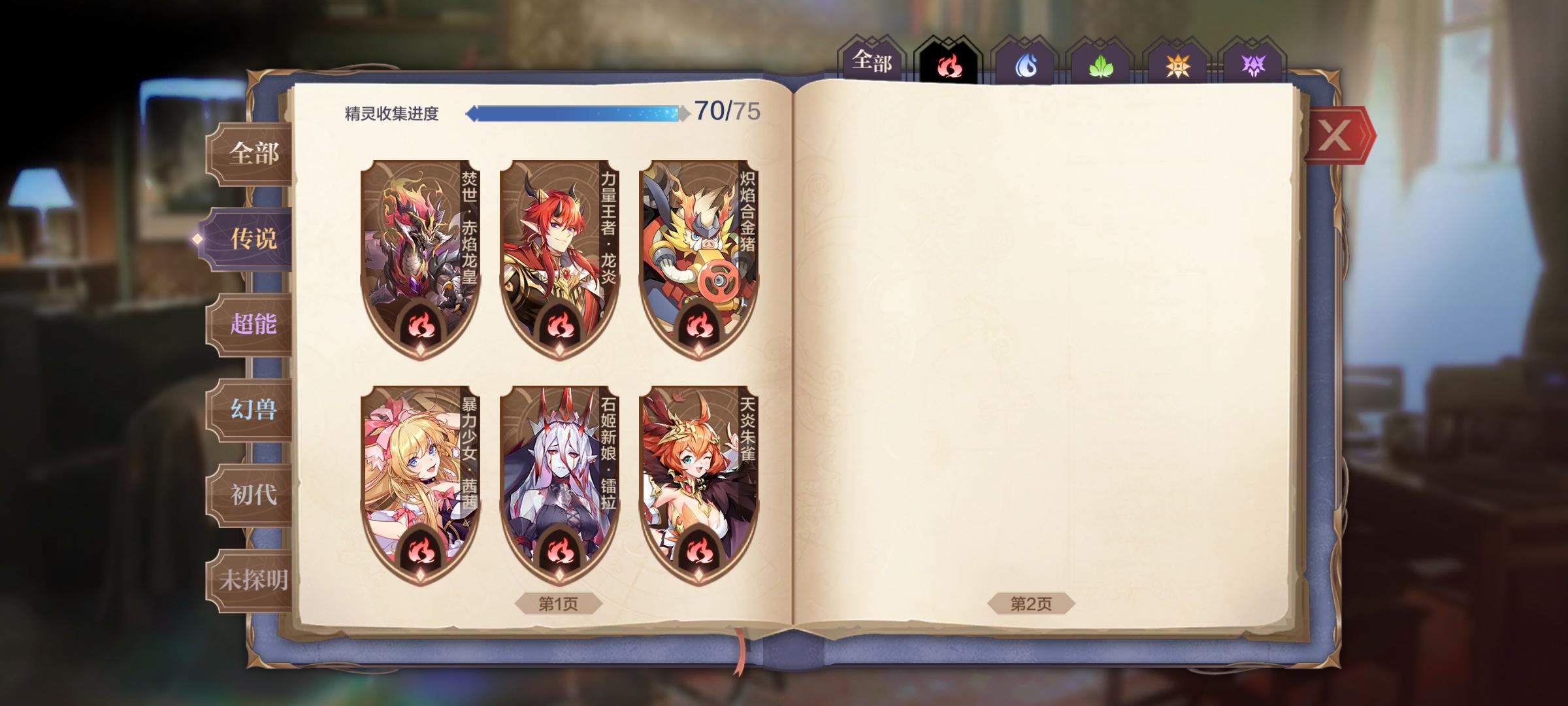
Task: Open the 全部 sidebar category
Action: (255, 152)
